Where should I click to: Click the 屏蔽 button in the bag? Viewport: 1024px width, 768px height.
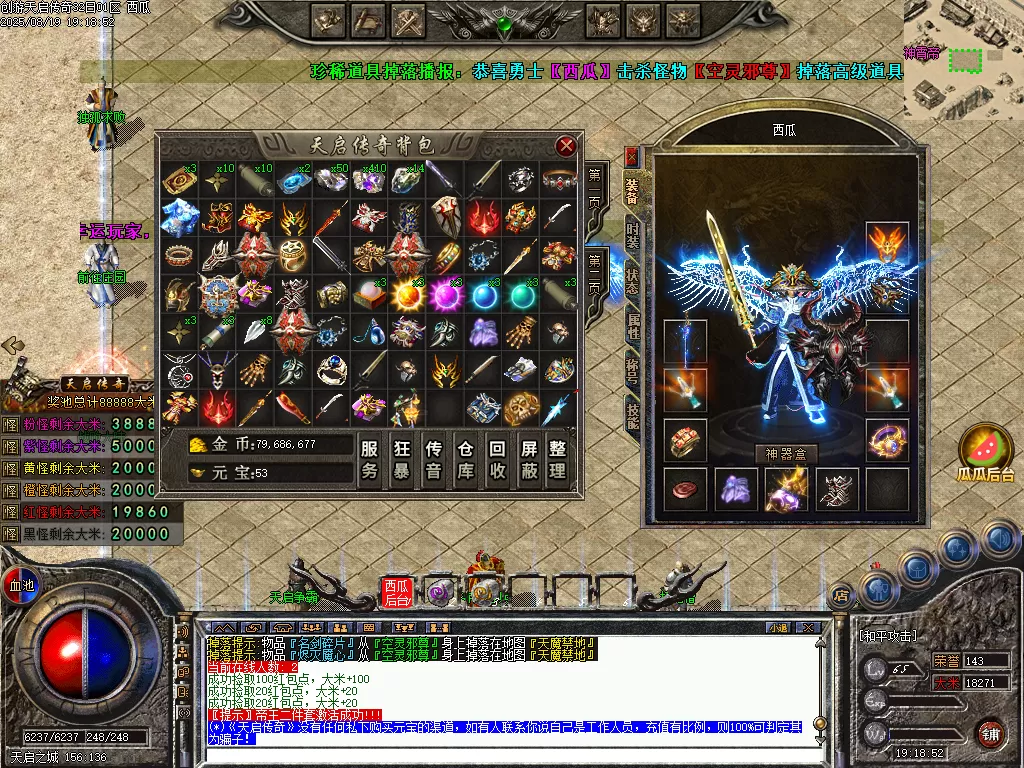(x=527, y=459)
